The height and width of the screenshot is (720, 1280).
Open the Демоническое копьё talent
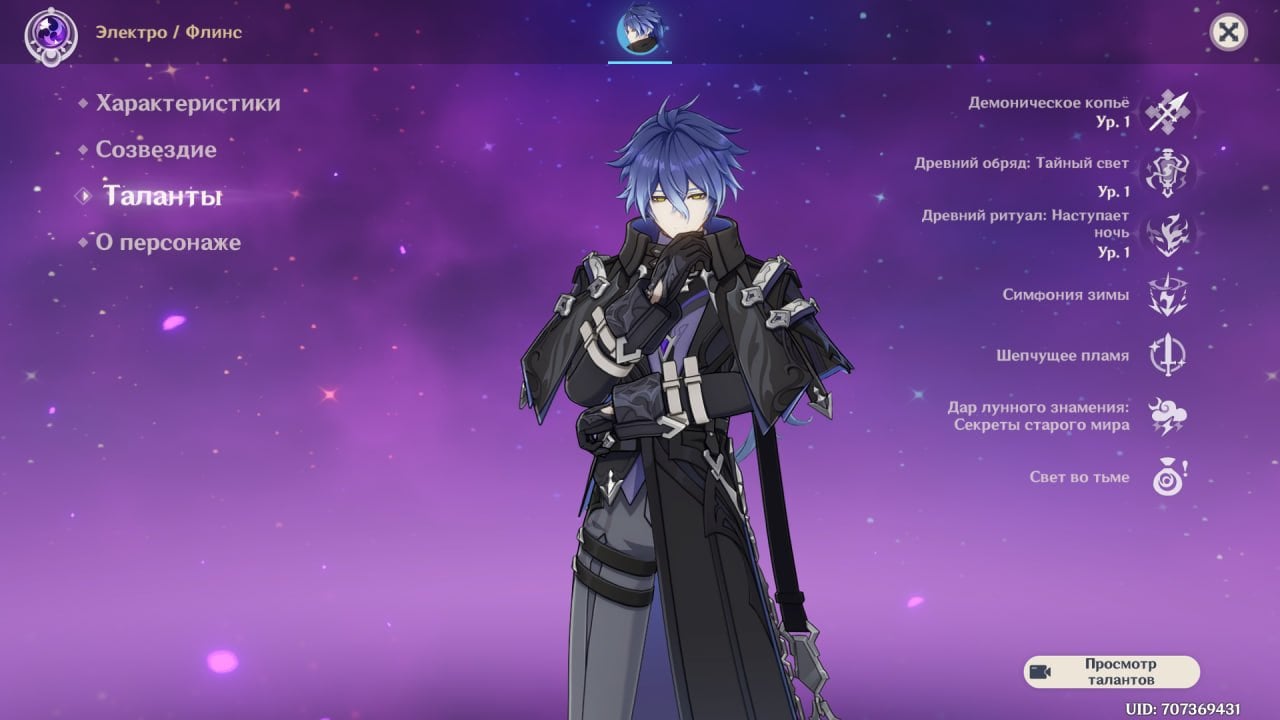(1166, 111)
